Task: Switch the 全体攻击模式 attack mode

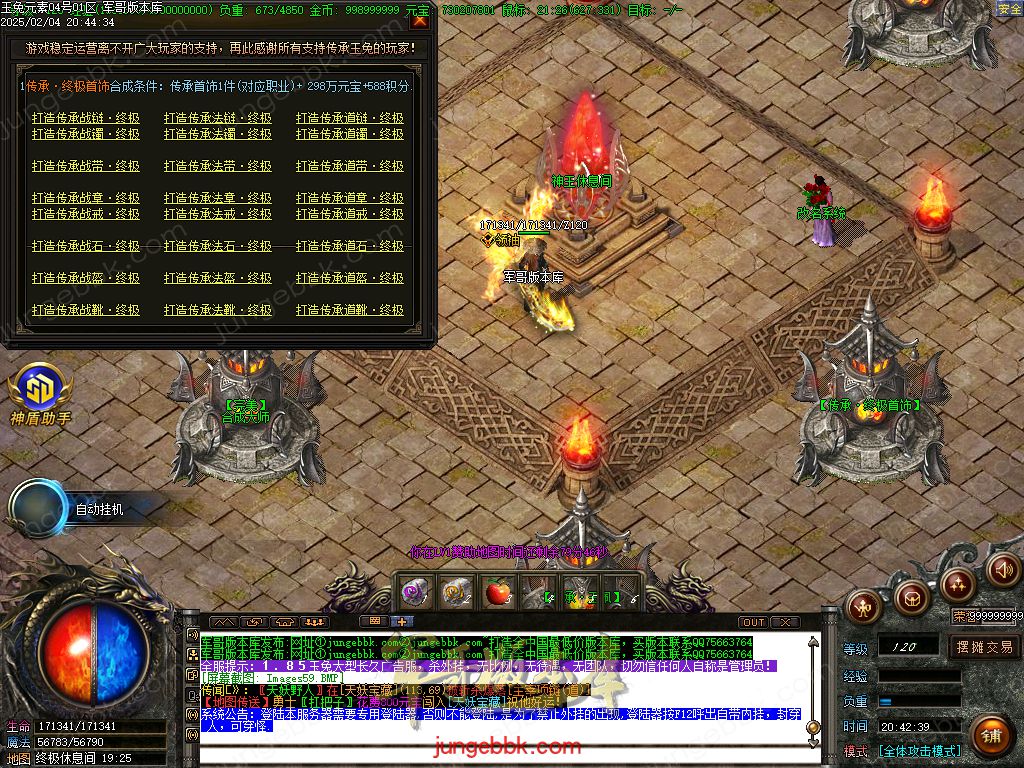Action: point(920,751)
